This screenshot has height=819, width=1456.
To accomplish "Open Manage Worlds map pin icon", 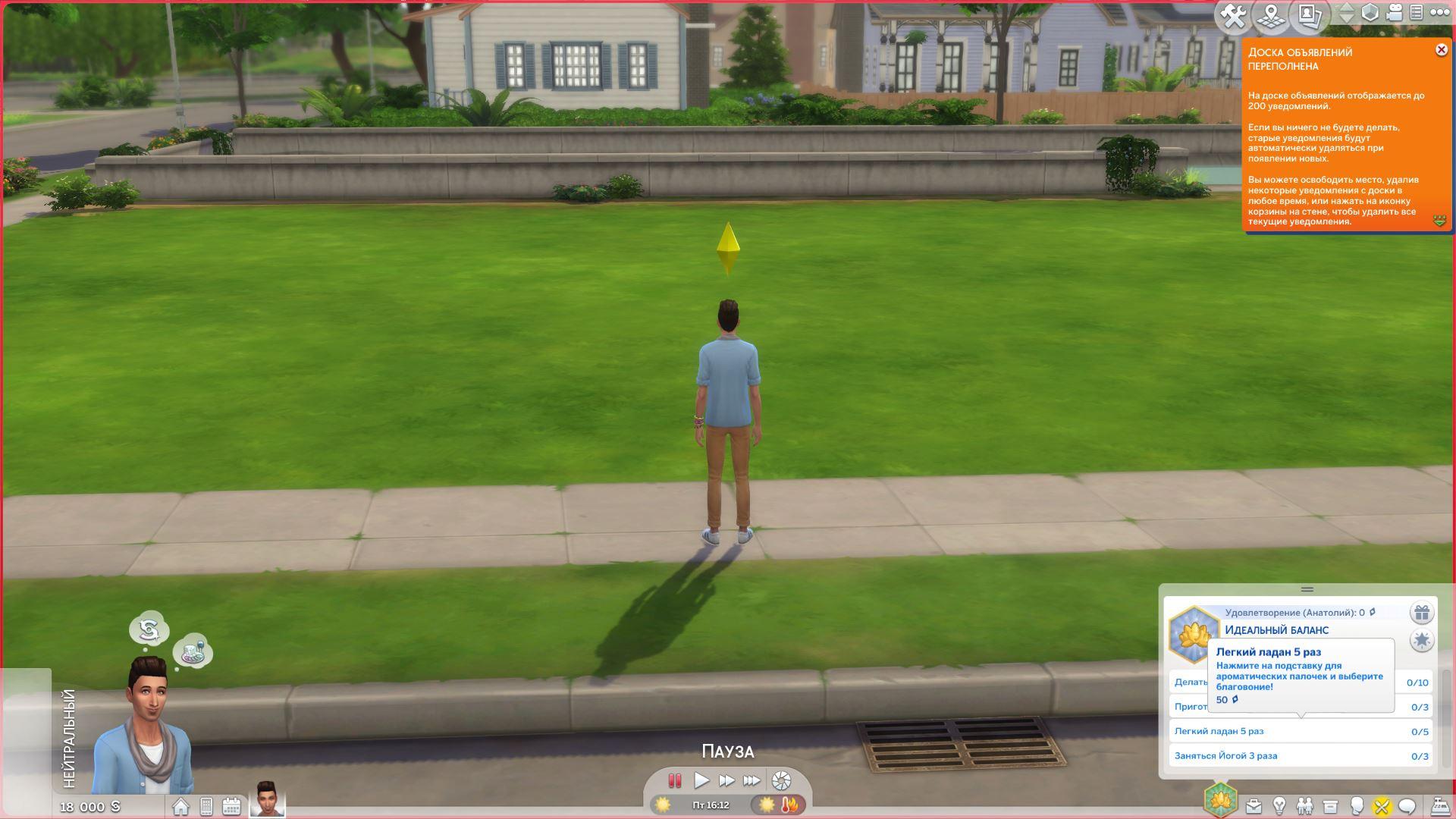I will pyautogui.click(x=1272, y=16).
